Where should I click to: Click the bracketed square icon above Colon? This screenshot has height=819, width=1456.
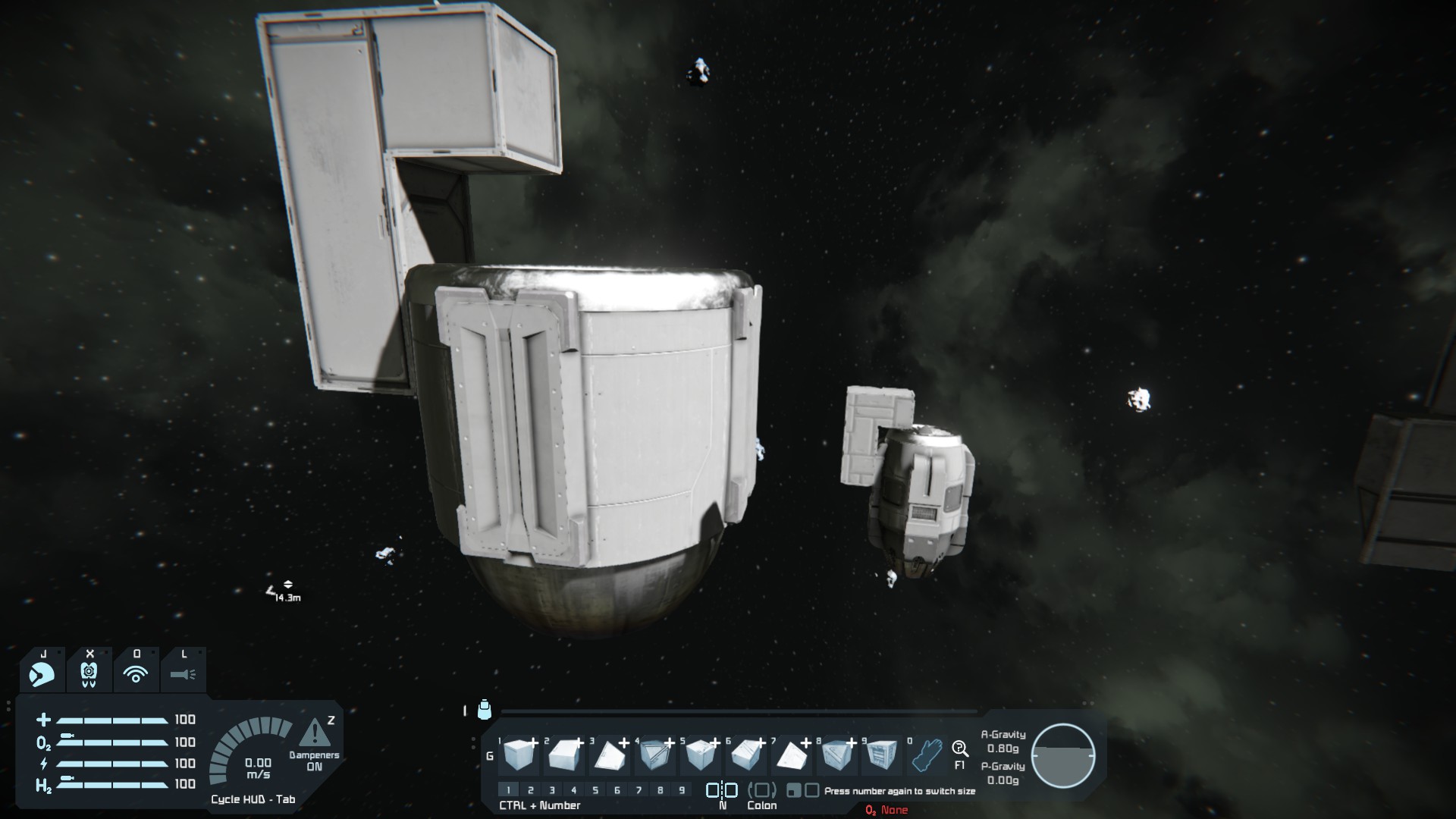click(x=762, y=790)
